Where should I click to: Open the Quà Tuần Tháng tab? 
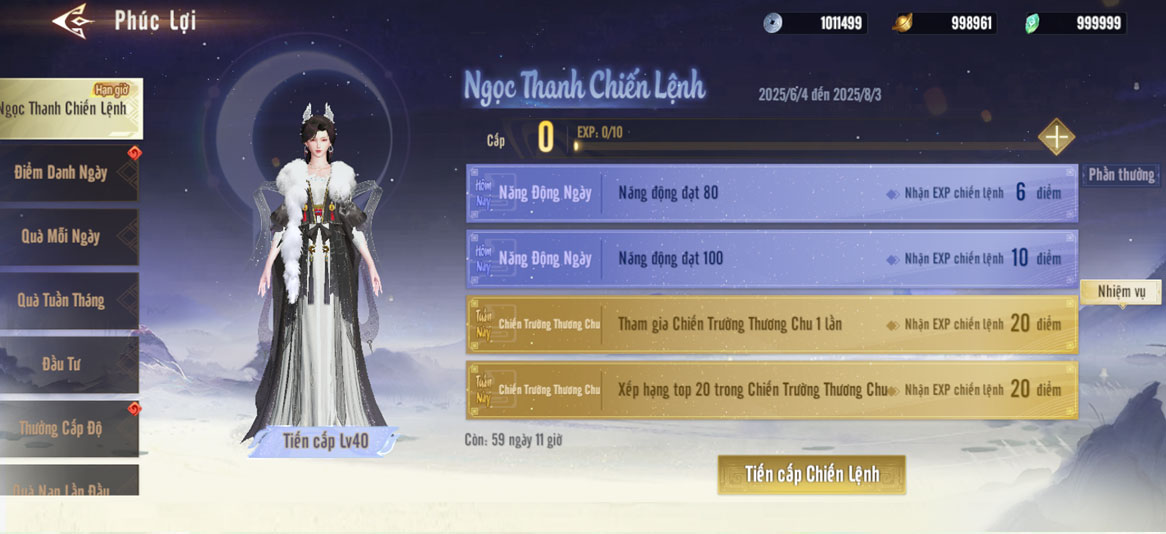(x=62, y=300)
